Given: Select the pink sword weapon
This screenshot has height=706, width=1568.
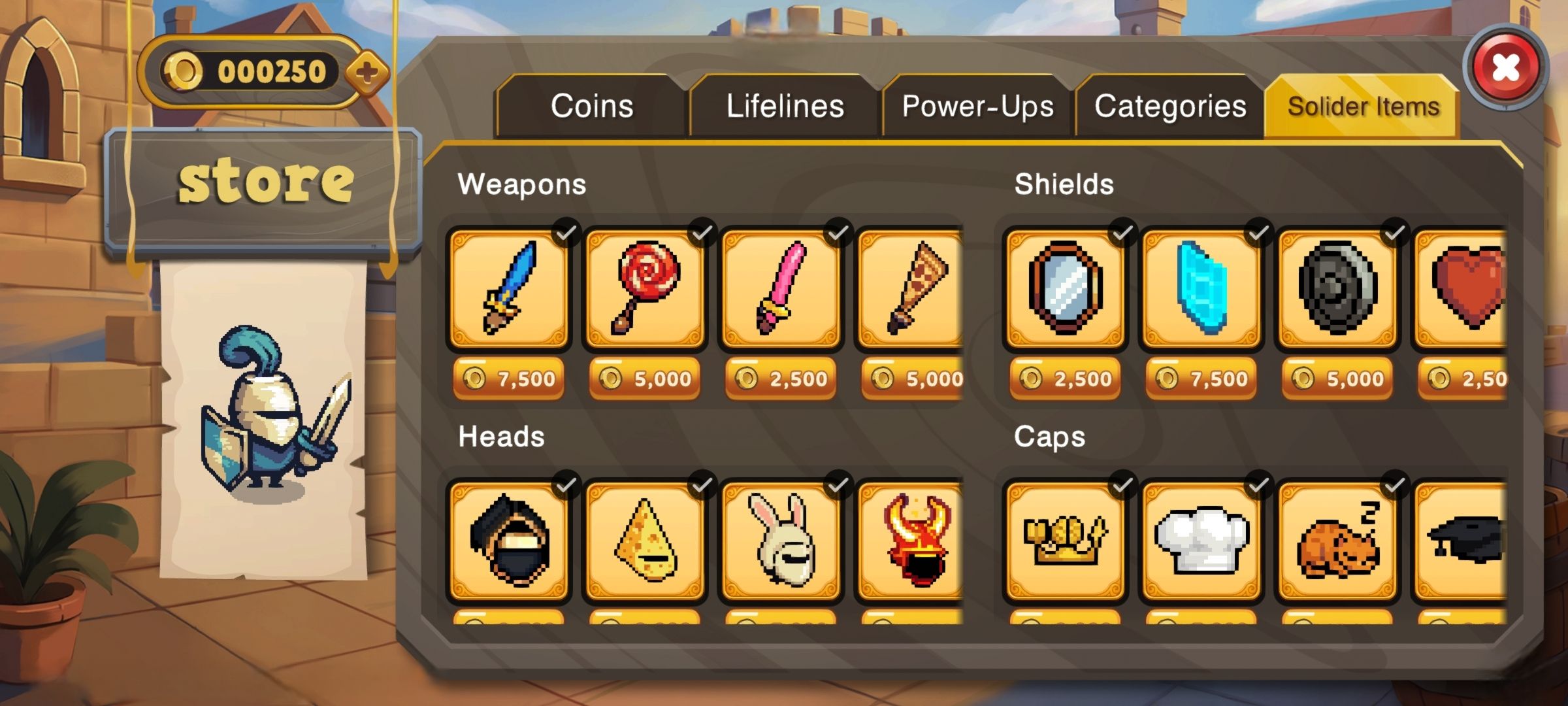Looking at the screenshot, I should pos(781,288).
